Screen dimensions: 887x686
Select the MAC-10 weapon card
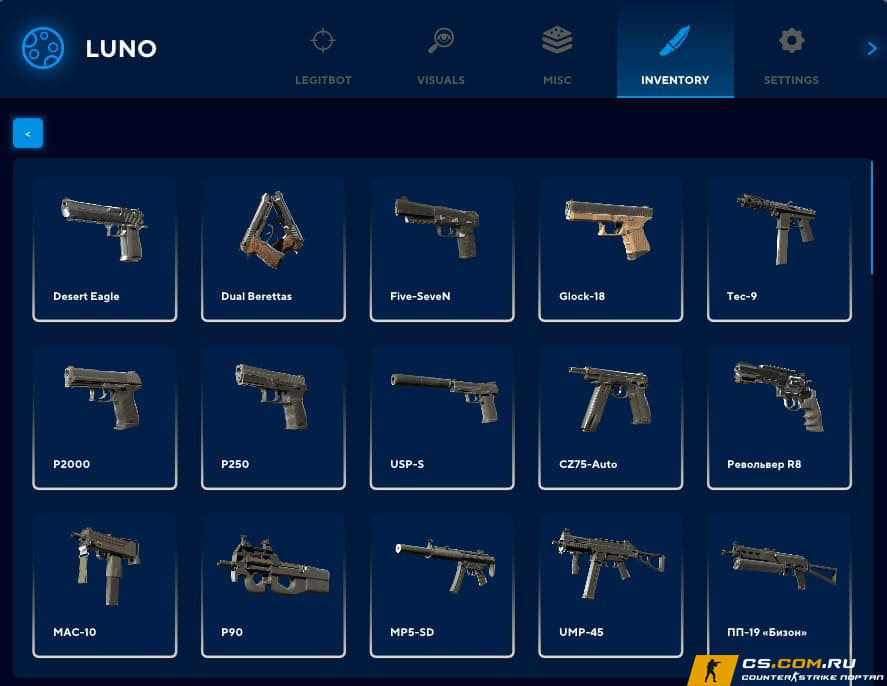pyautogui.click(x=105, y=585)
